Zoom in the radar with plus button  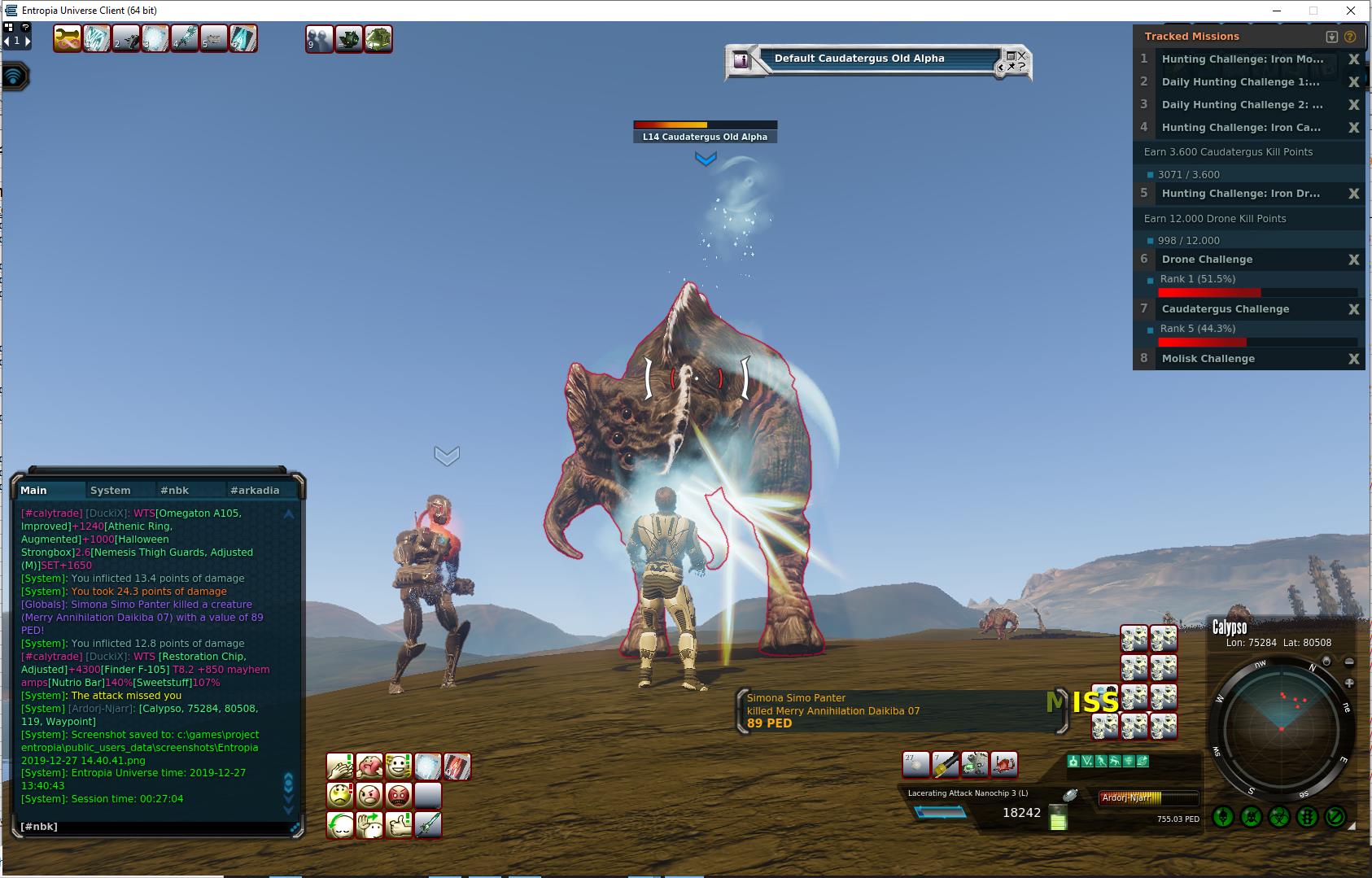pos(1349,684)
